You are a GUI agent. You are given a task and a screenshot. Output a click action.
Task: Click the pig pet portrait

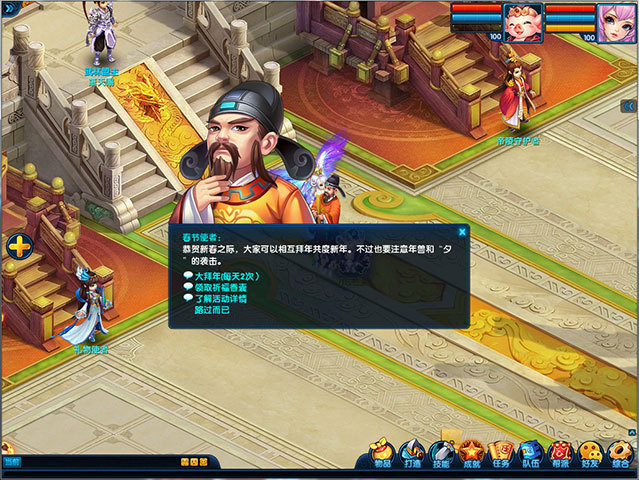pos(520,21)
